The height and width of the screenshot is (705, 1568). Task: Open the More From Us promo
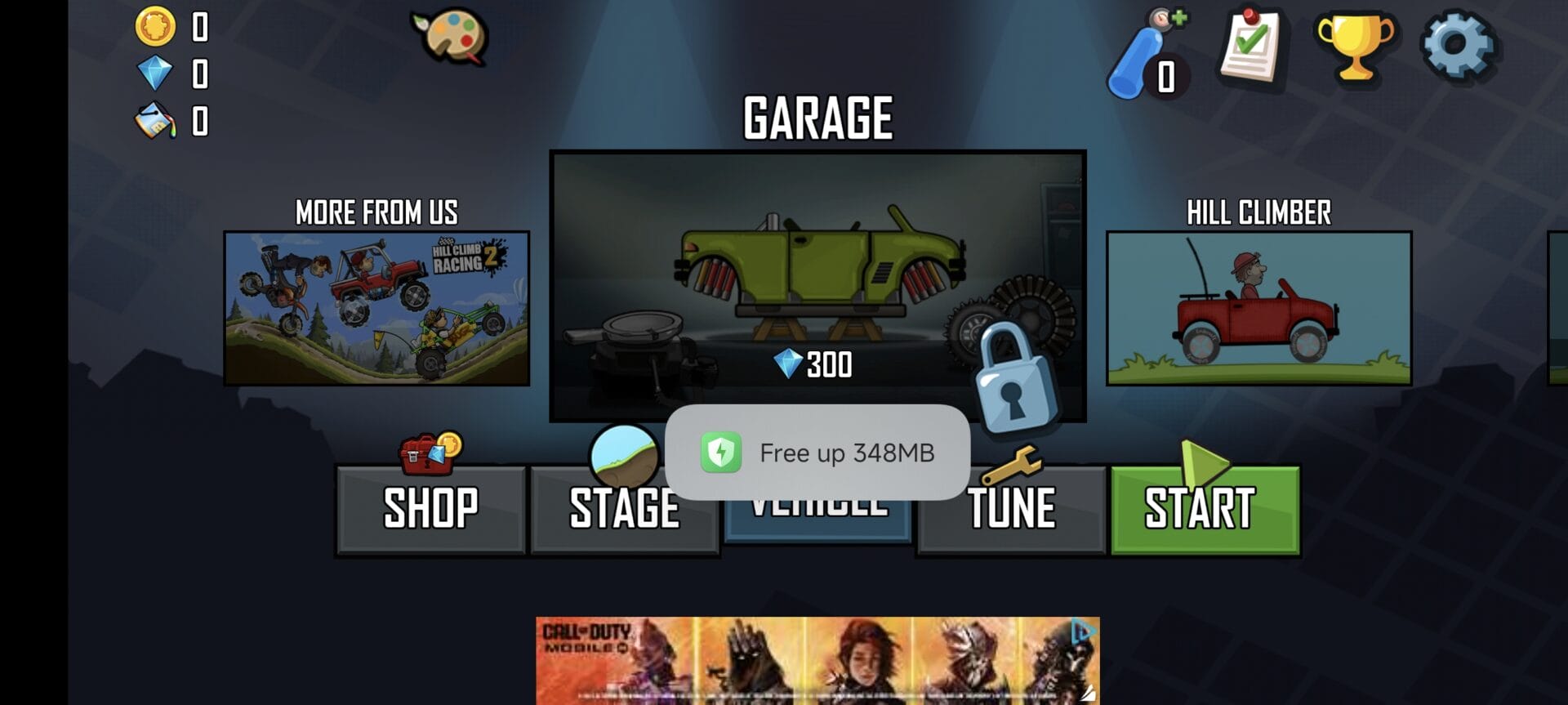pos(376,308)
